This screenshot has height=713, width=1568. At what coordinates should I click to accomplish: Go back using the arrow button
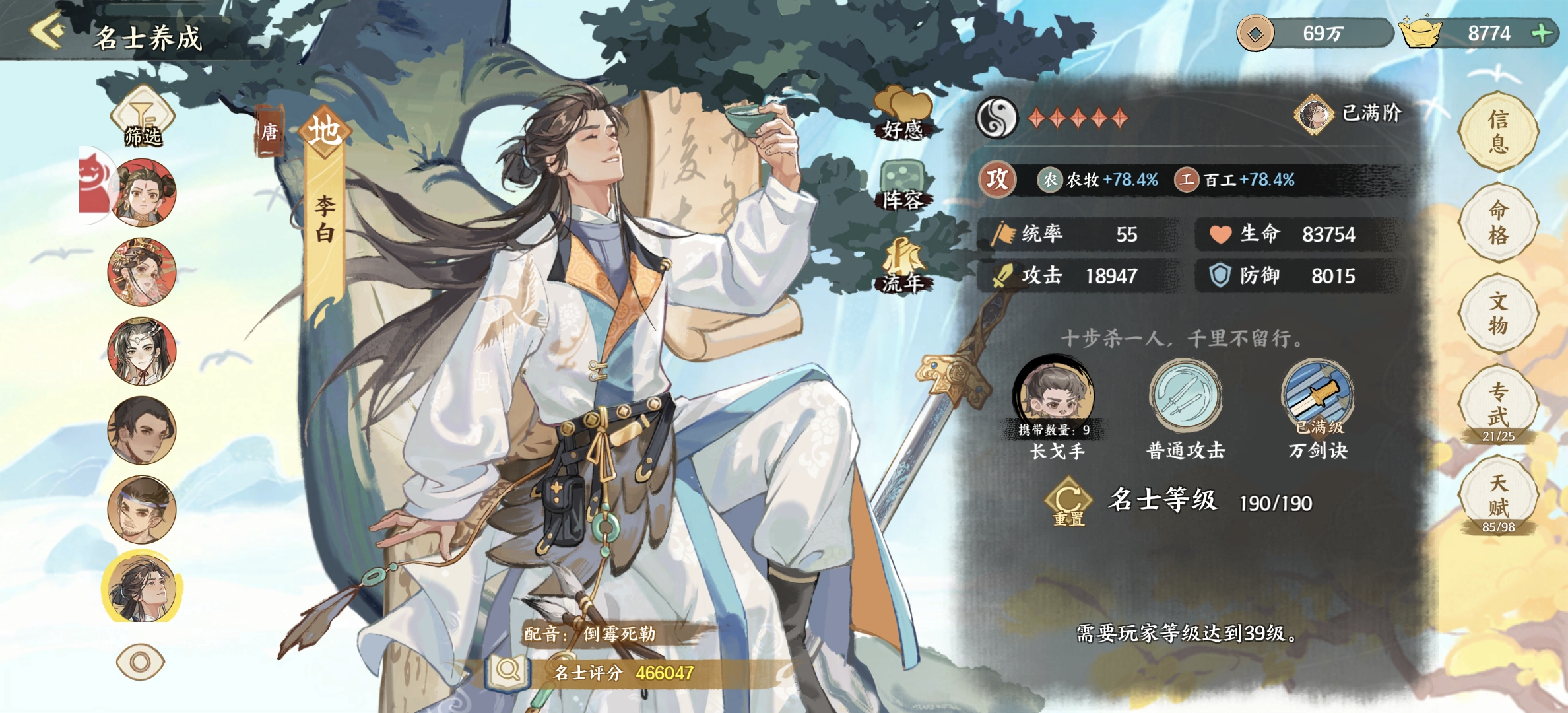point(48,31)
